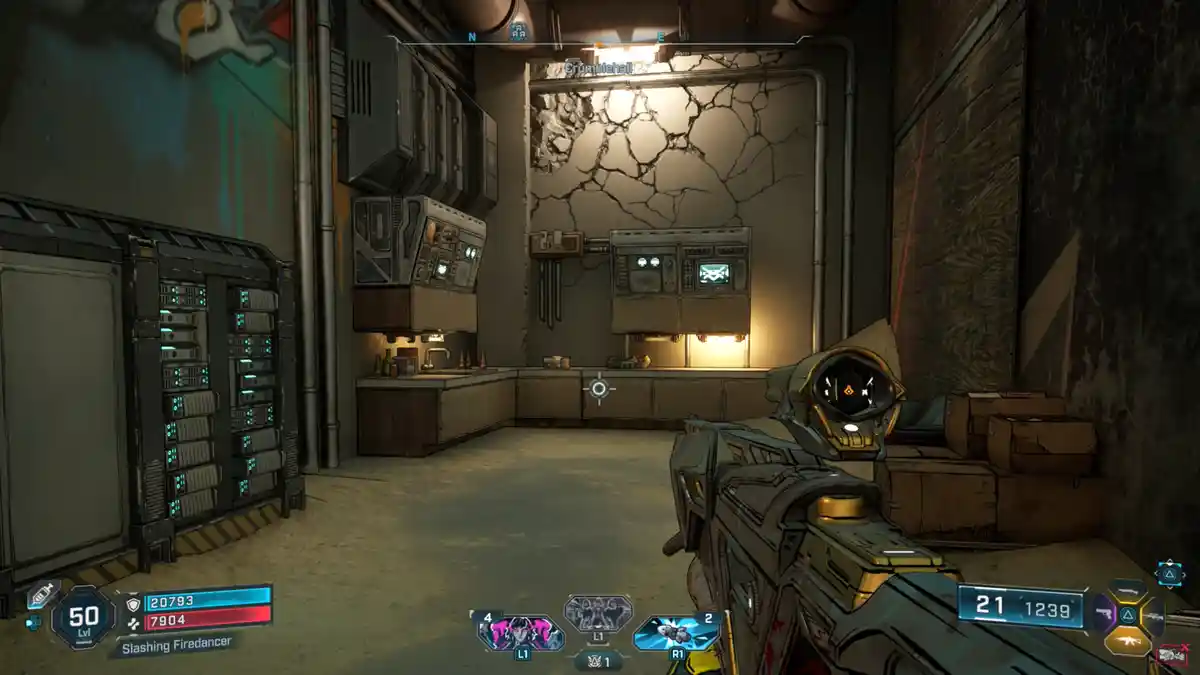The width and height of the screenshot is (1200, 675).
Task: Activate the blue ordnance ability icon
Action: click(x=676, y=634)
